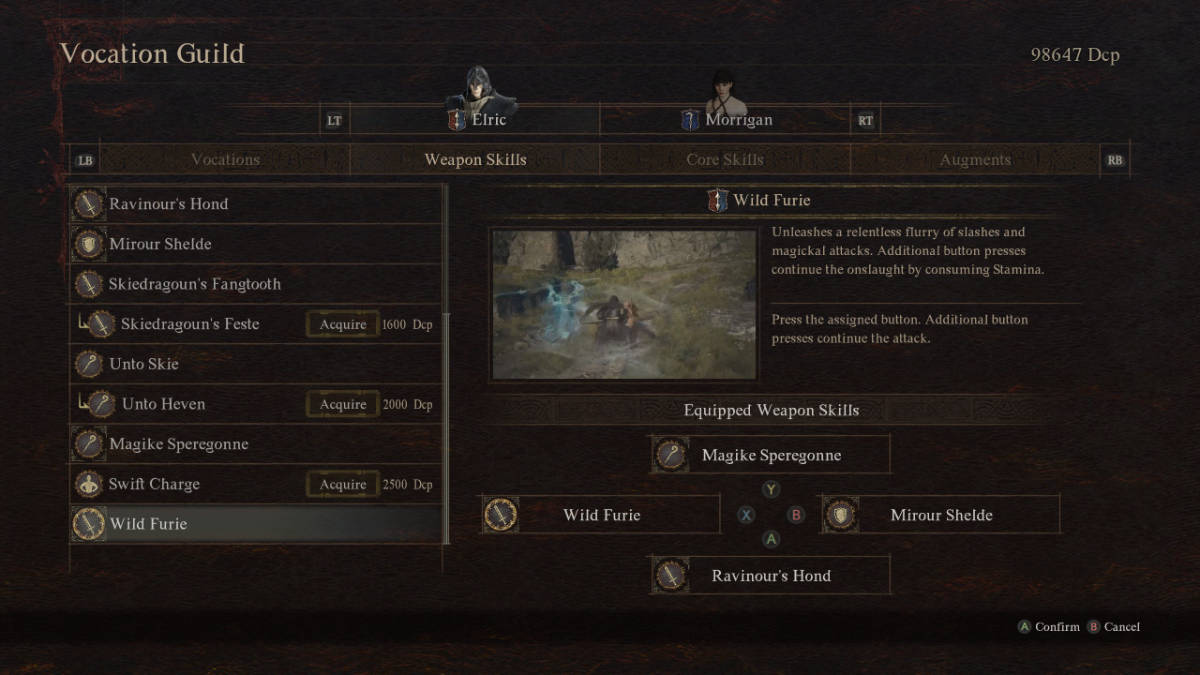The height and width of the screenshot is (675, 1200).
Task: Switch to the Vocations tab
Action: 225,160
